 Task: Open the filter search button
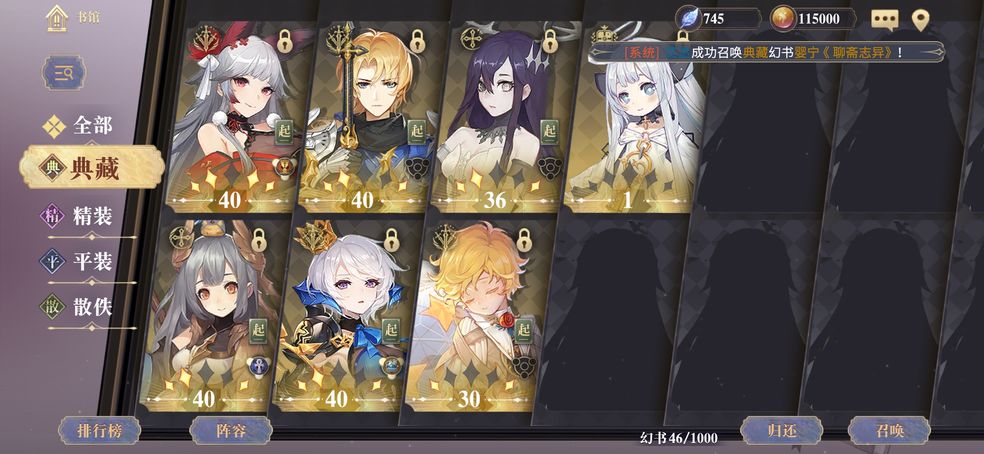click(x=64, y=73)
